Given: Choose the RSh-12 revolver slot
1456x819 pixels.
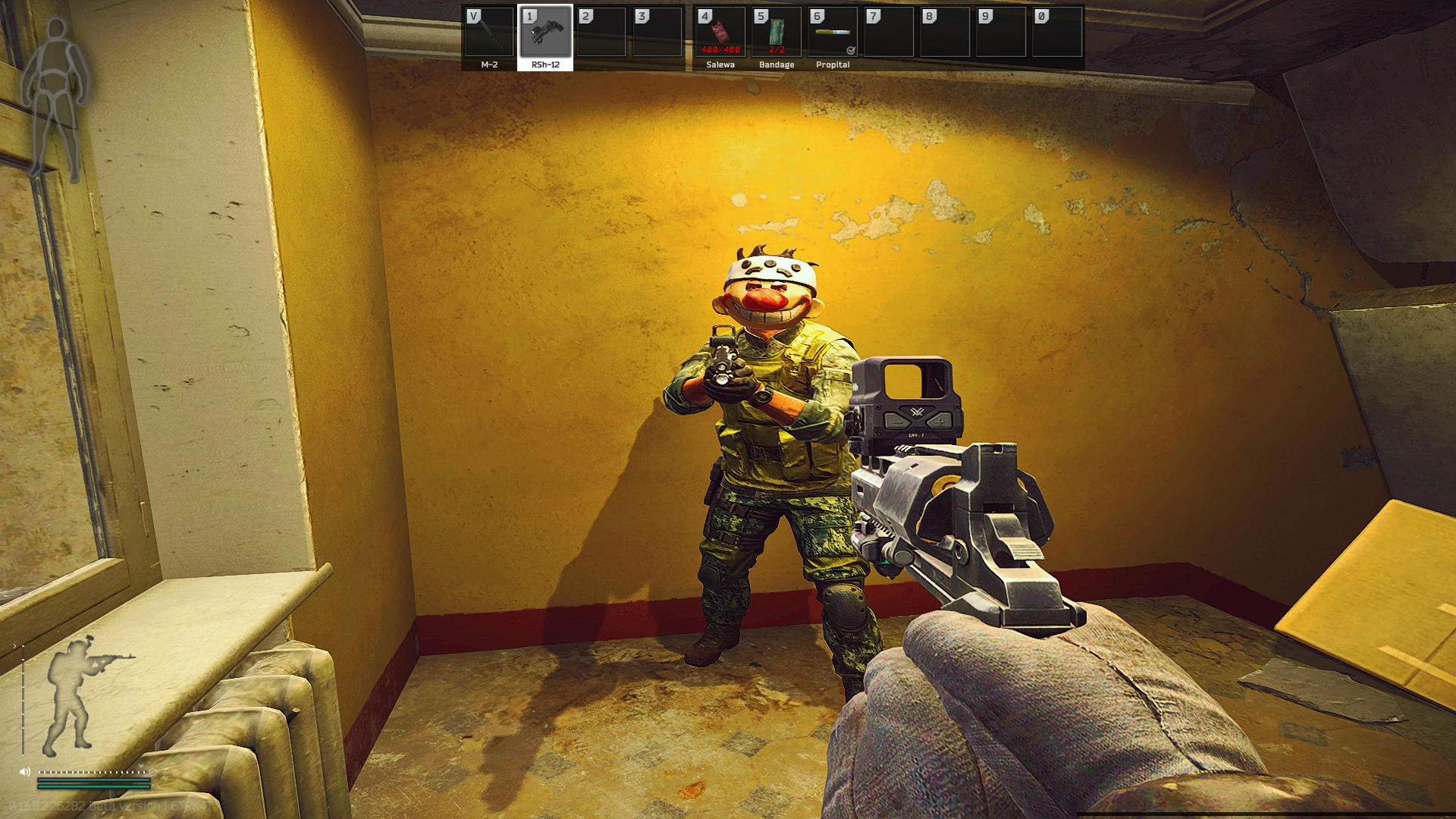Looking at the screenshot, I should (x=545, y=36).
